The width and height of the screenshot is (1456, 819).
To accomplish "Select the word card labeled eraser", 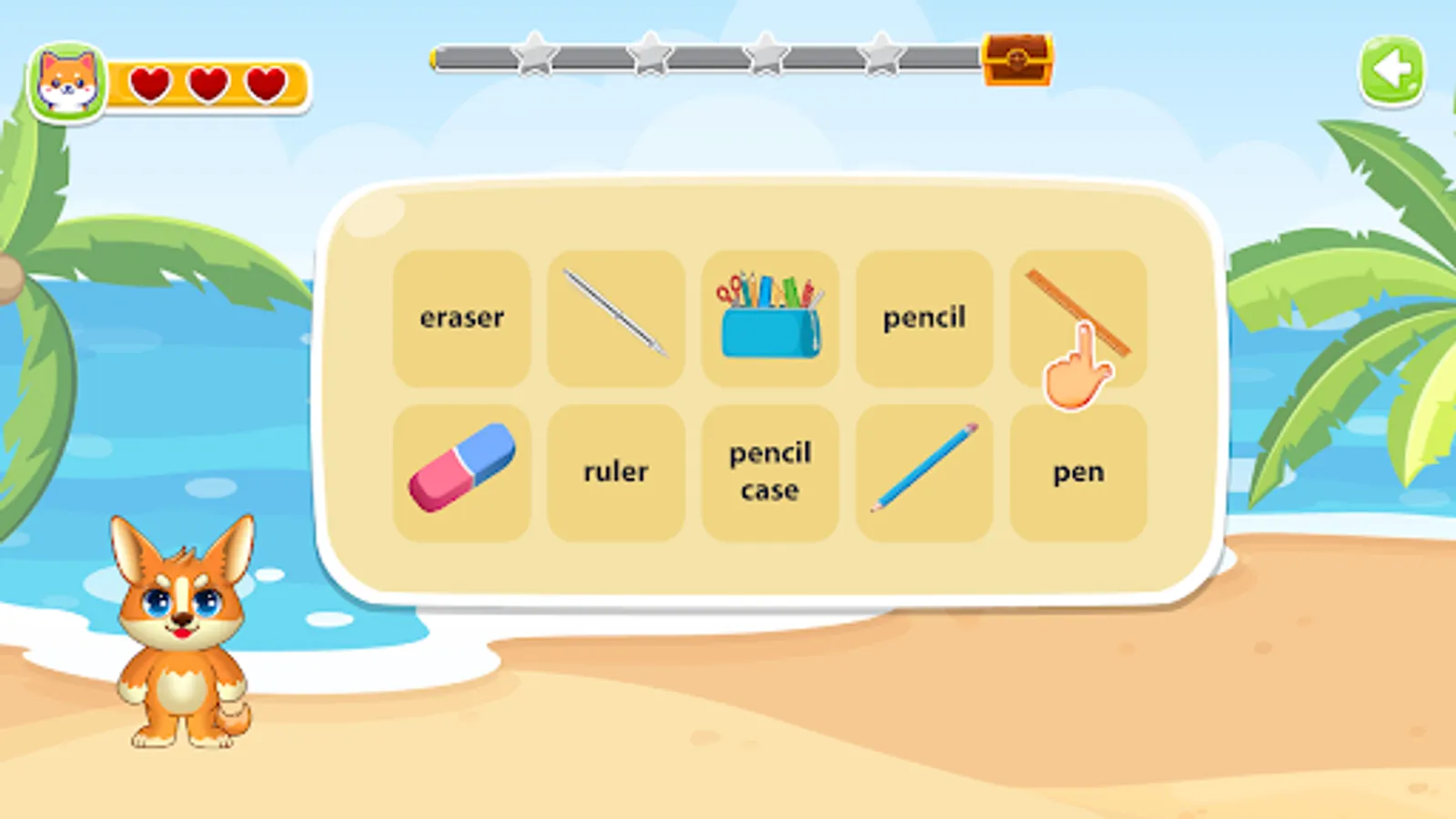I will (461, 317).
